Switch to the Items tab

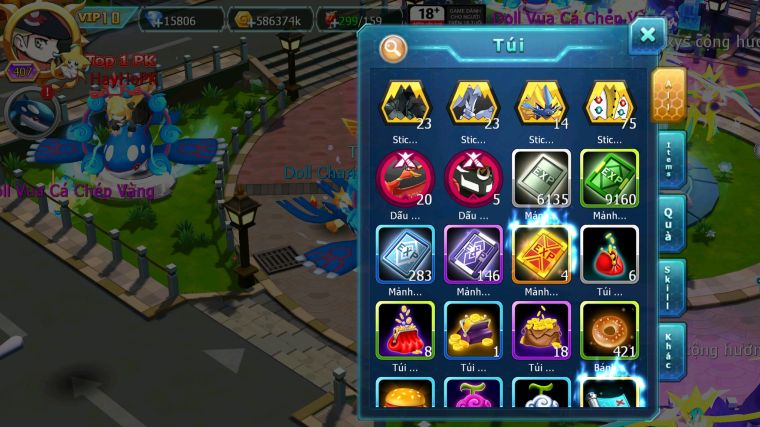[x=670, y=159]
